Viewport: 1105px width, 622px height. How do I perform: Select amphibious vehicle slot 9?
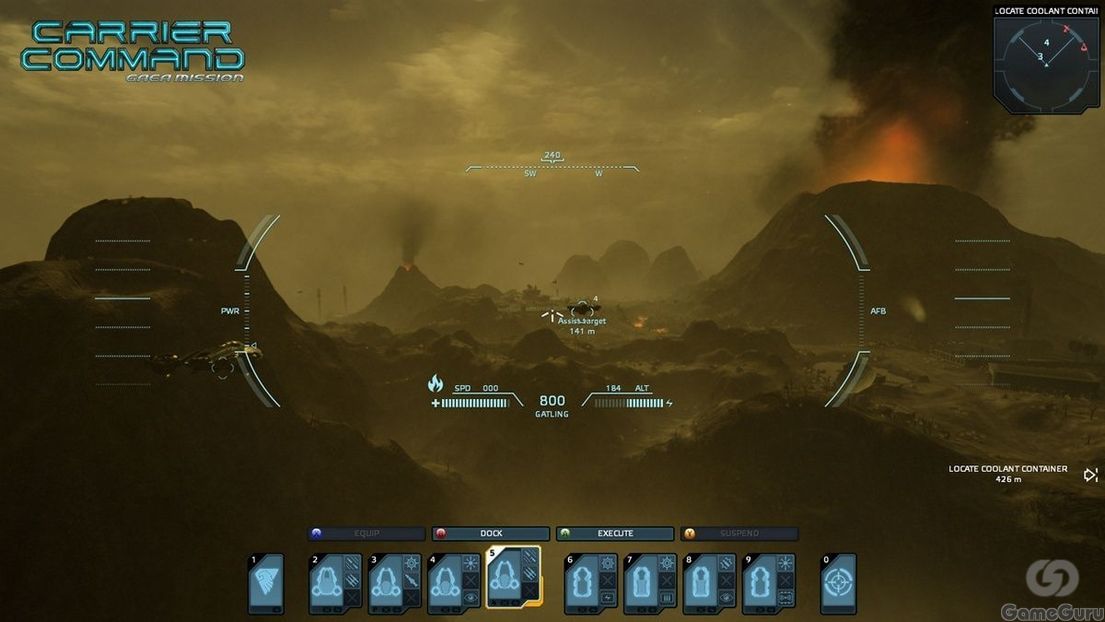pos(769,583)
